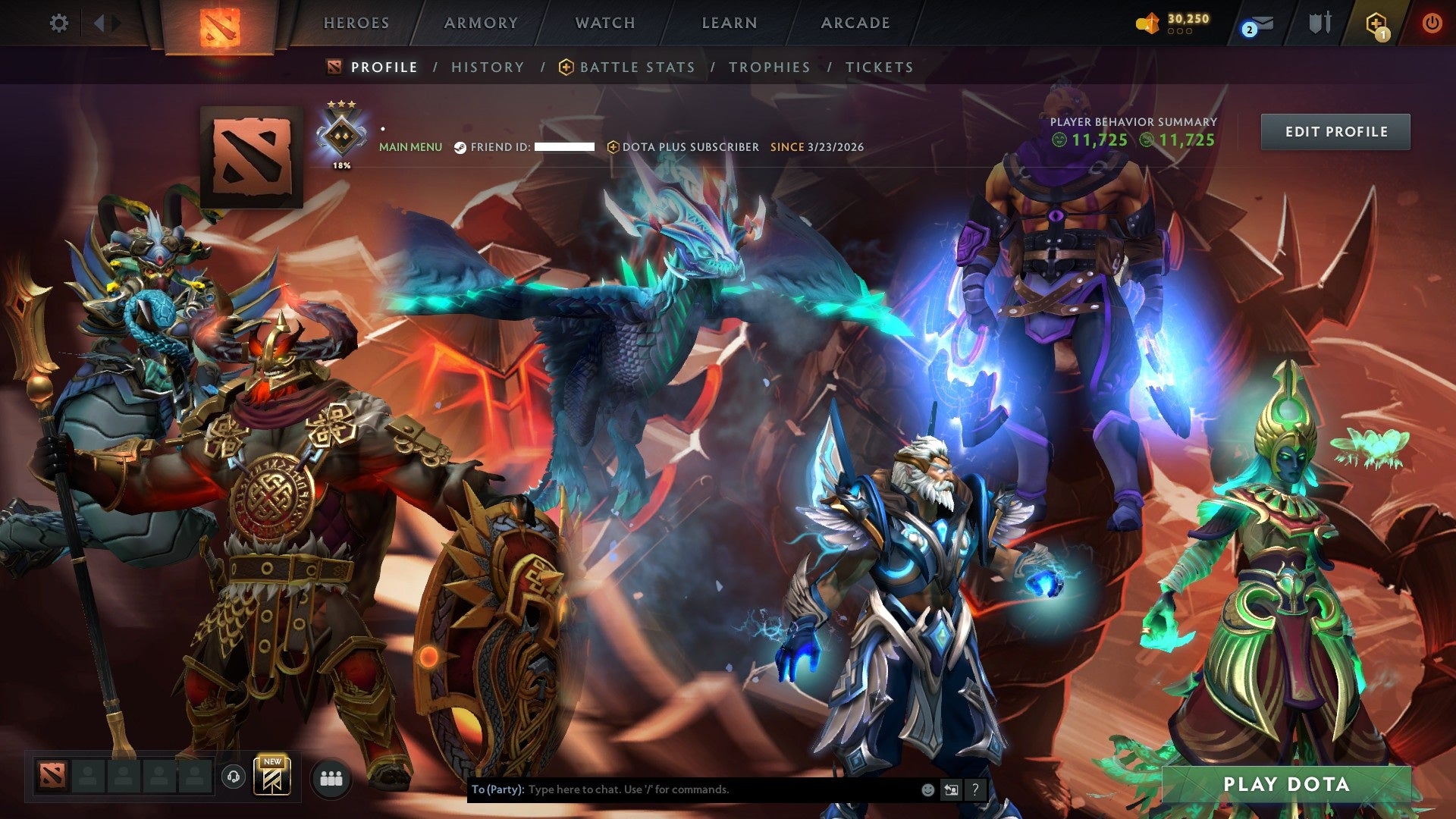The image size is (1456, 819).
Task: Click the Edit Profile button
Action: click(x=1335, y=131)
